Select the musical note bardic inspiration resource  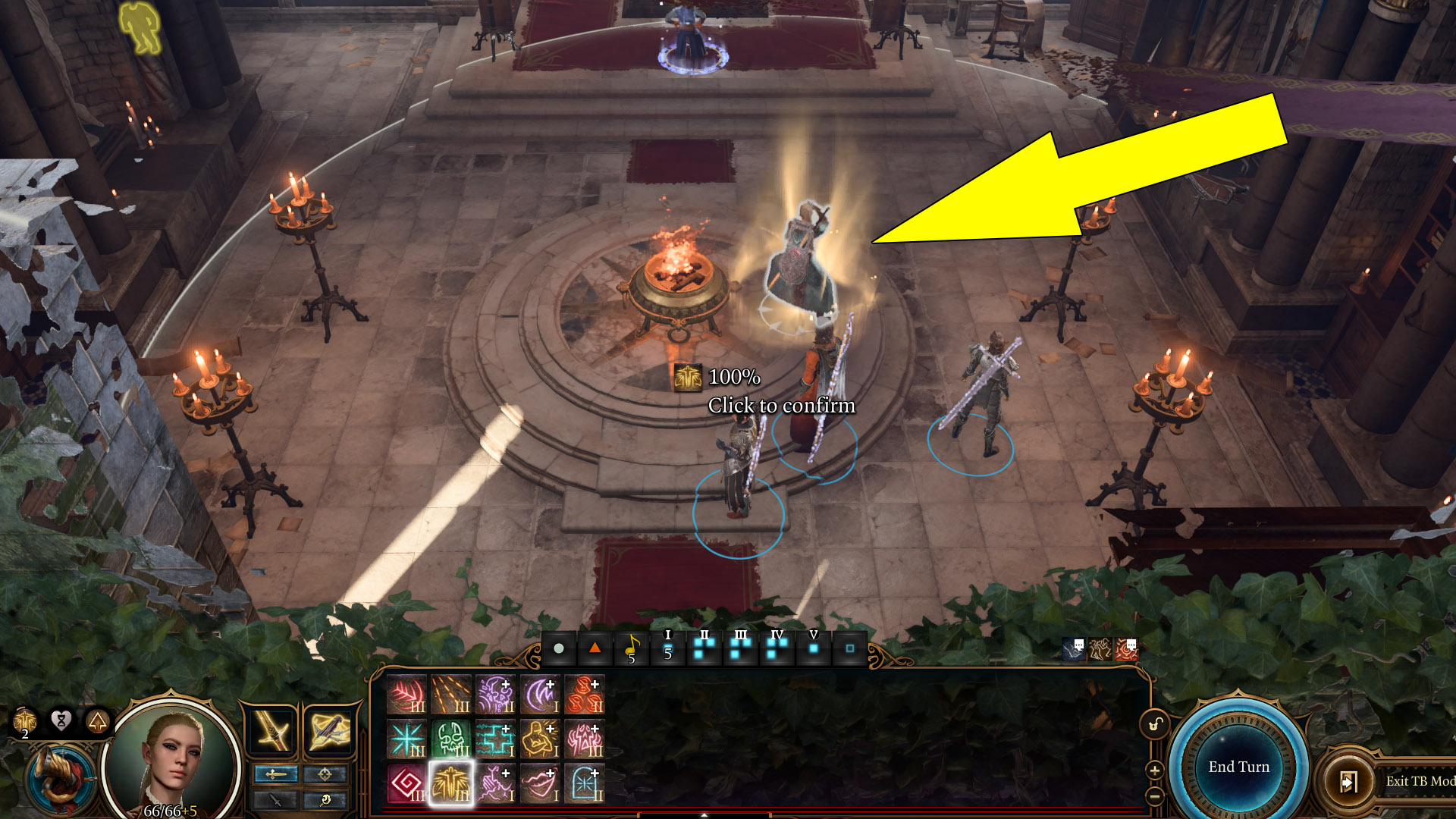632,648
